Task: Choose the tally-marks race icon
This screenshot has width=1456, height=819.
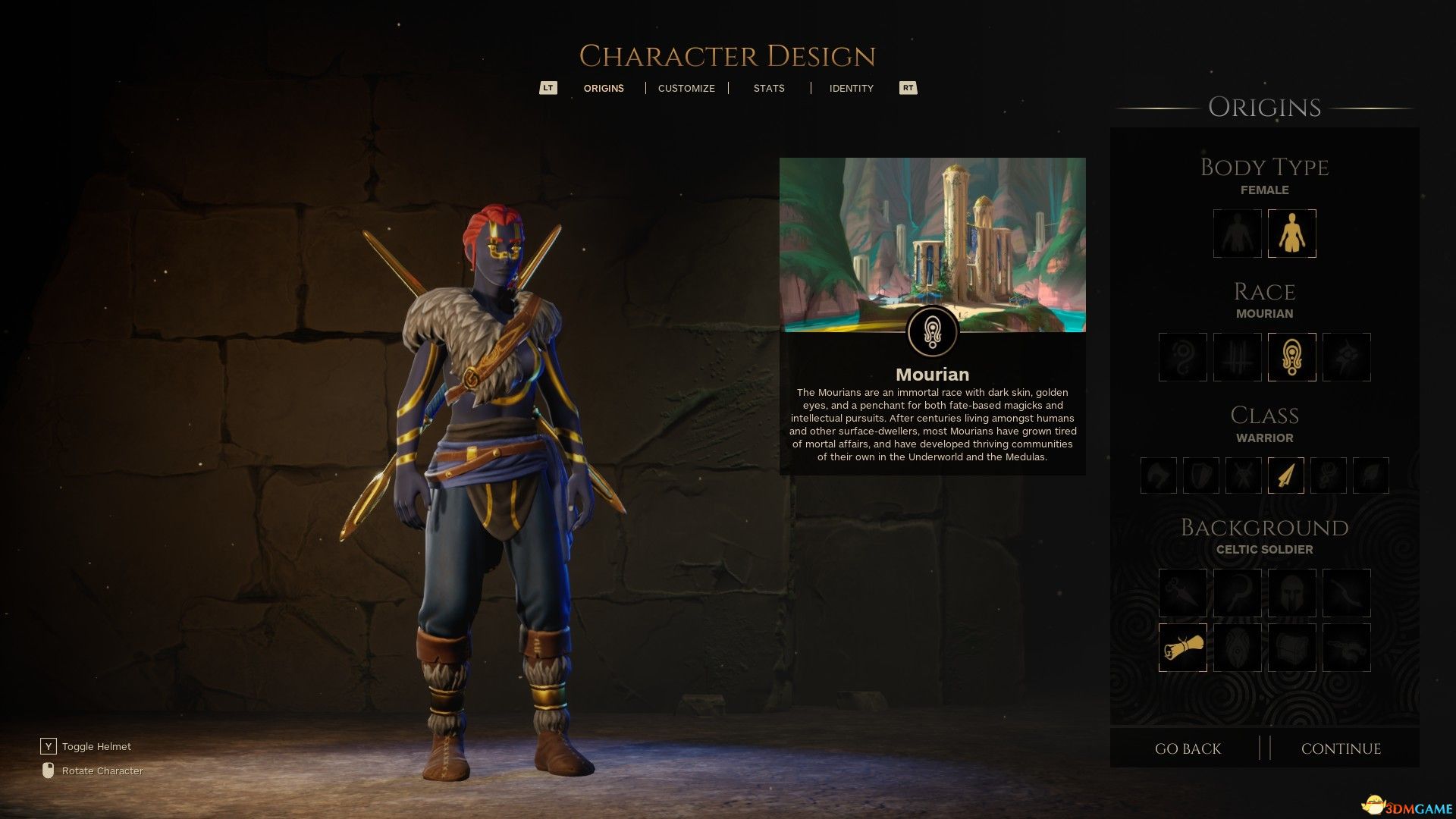Action: [x=1237, y=357]
